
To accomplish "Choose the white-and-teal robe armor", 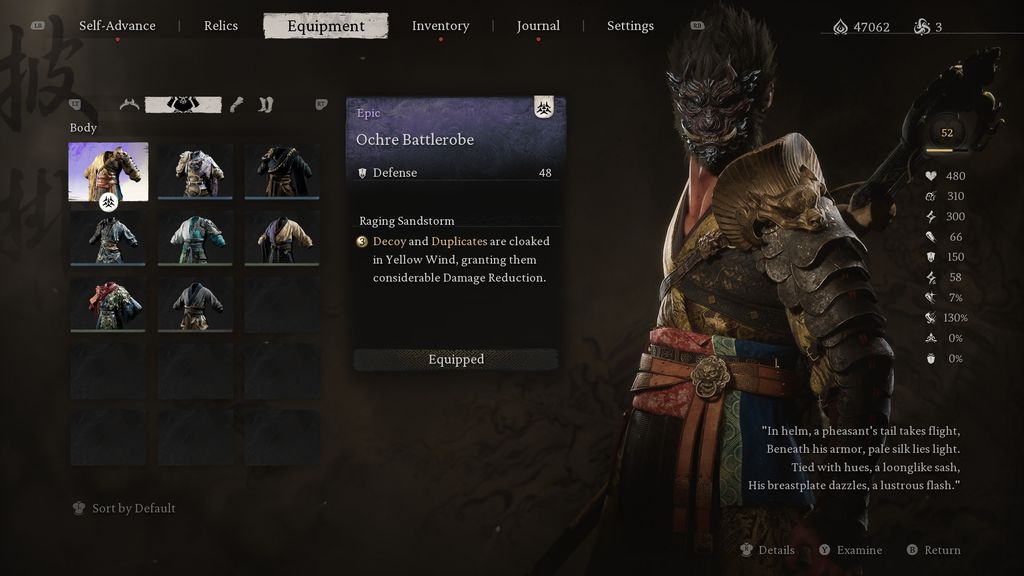I will [195, 237].
